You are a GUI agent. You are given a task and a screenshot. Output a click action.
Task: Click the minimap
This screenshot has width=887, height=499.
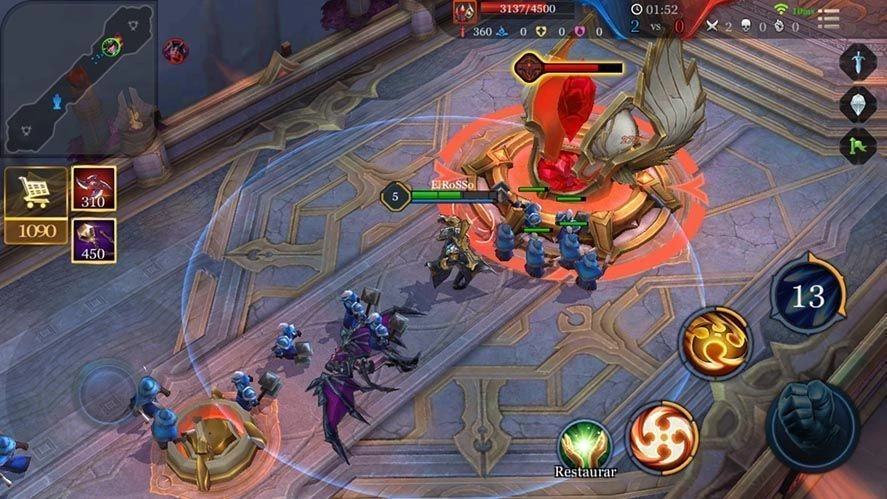pyautogui.click(x=77, y=76)
